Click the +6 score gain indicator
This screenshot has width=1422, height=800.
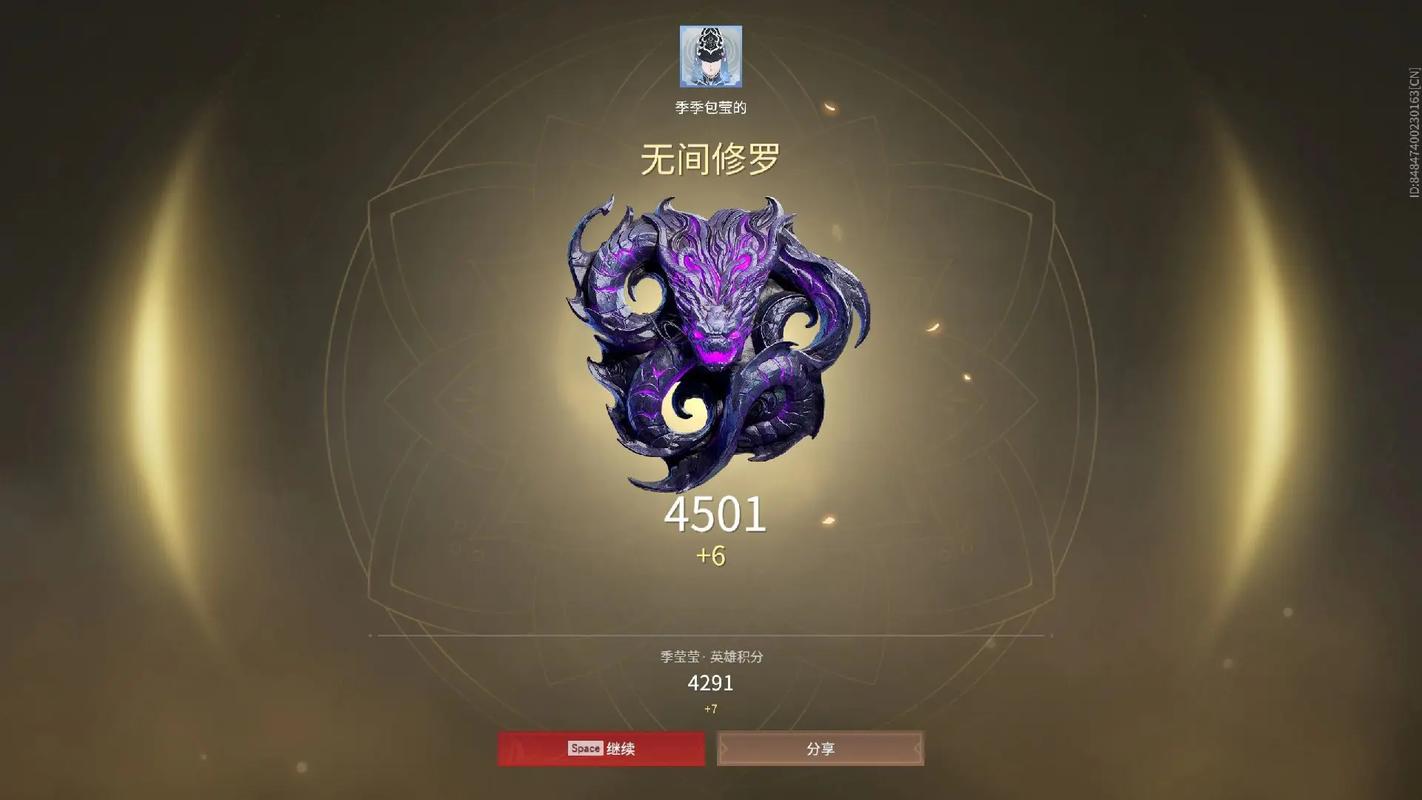(712, 555)
